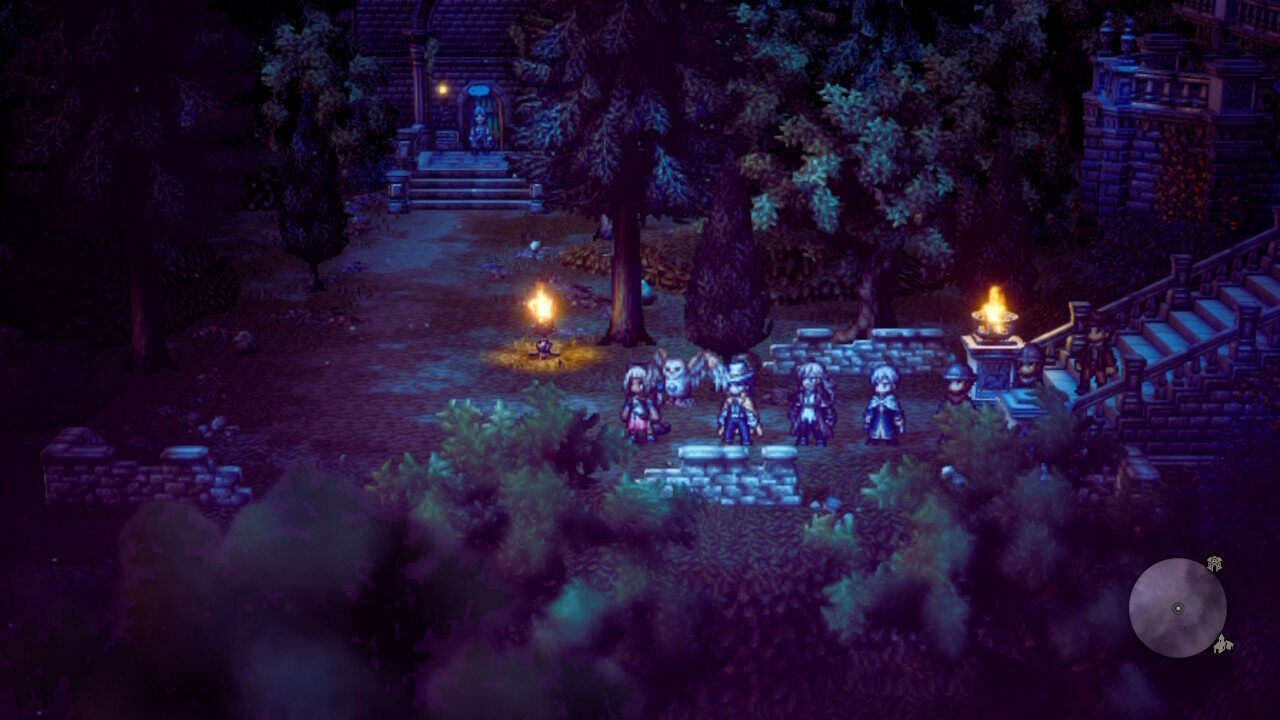The width and height of the screenshot is (1280, 720).
Task: Select the castle gate marker on minimap
Action: pyautogui.click(x=1214, y=564)
